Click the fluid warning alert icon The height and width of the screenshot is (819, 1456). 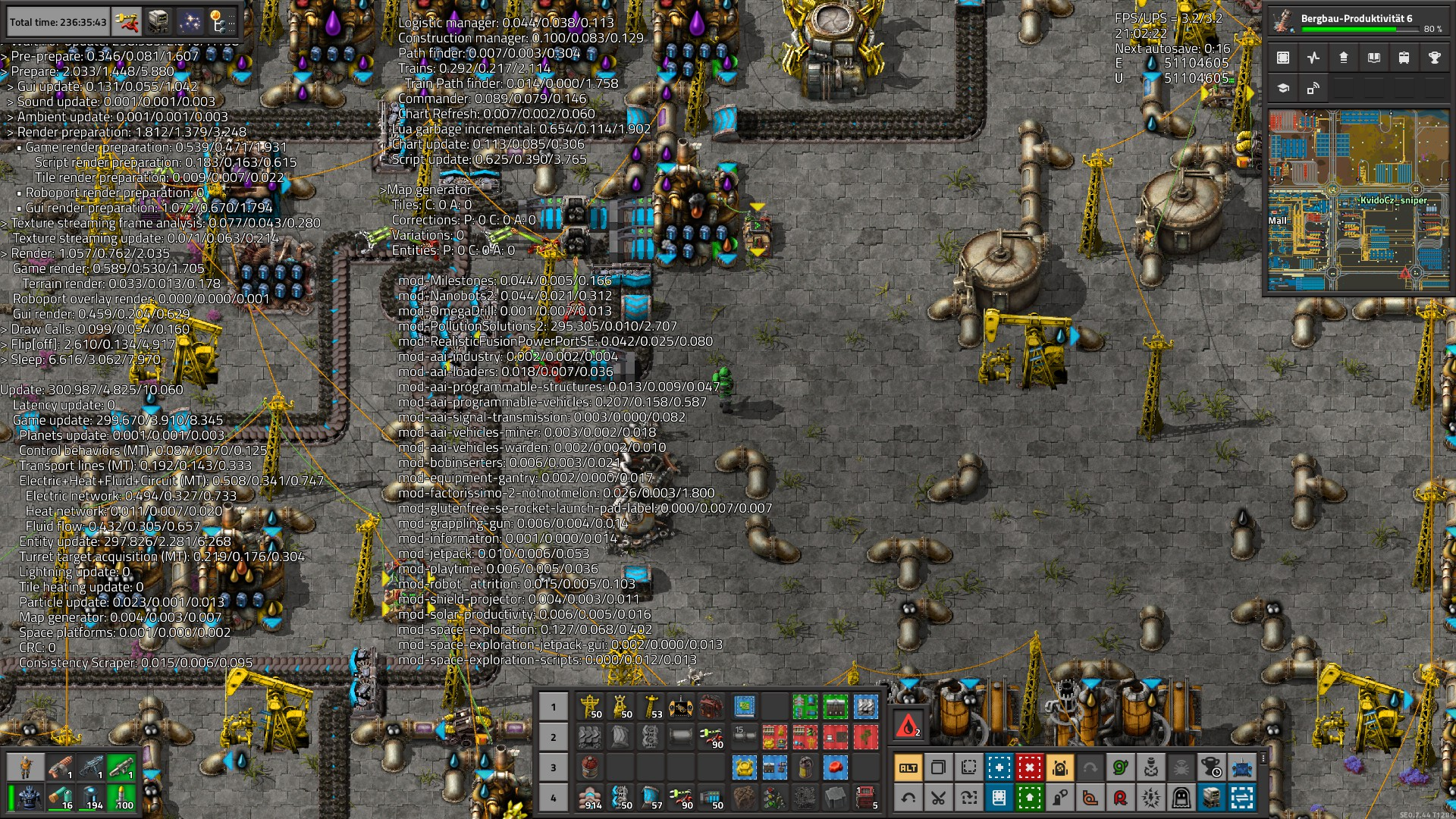point(908,726)
